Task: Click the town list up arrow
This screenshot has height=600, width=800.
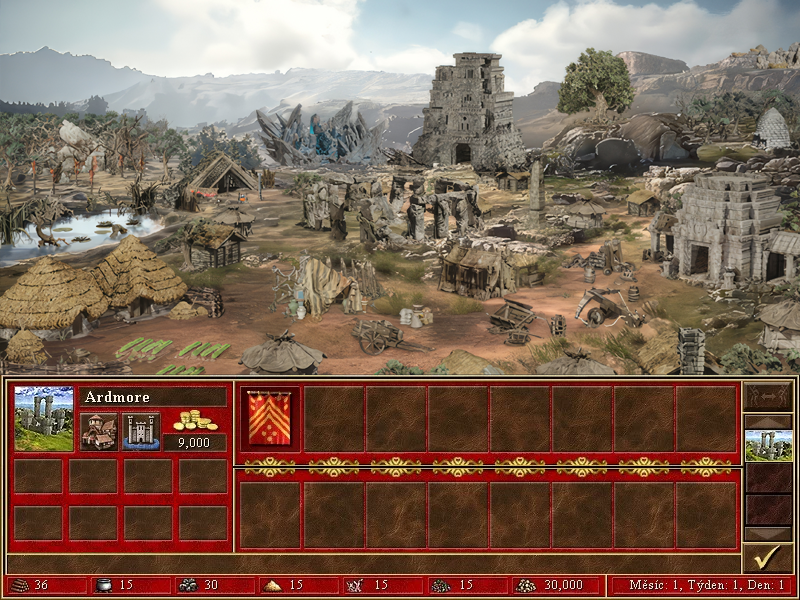Action: click(768, 420)
